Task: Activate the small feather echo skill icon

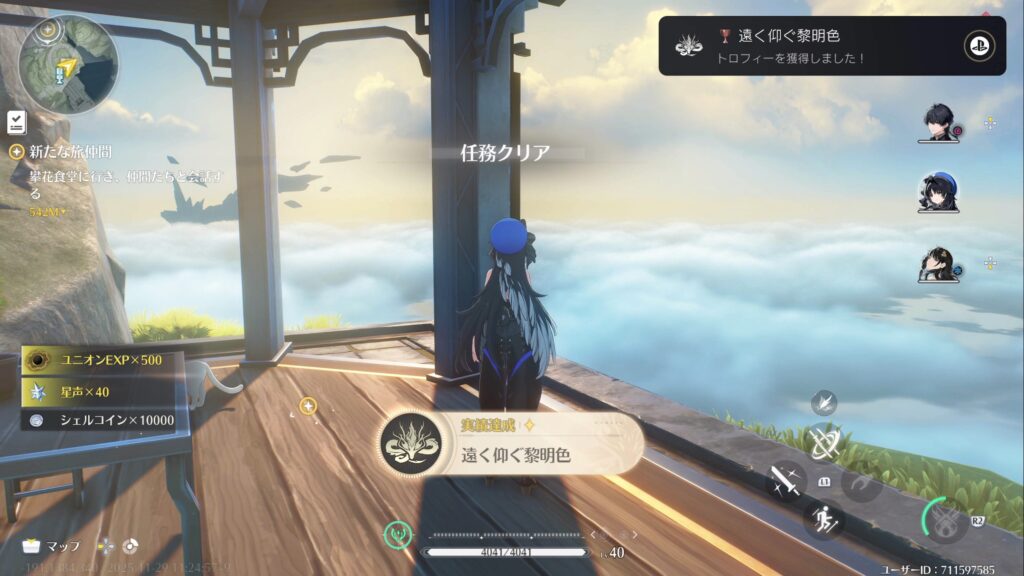Action: point(825,402)
